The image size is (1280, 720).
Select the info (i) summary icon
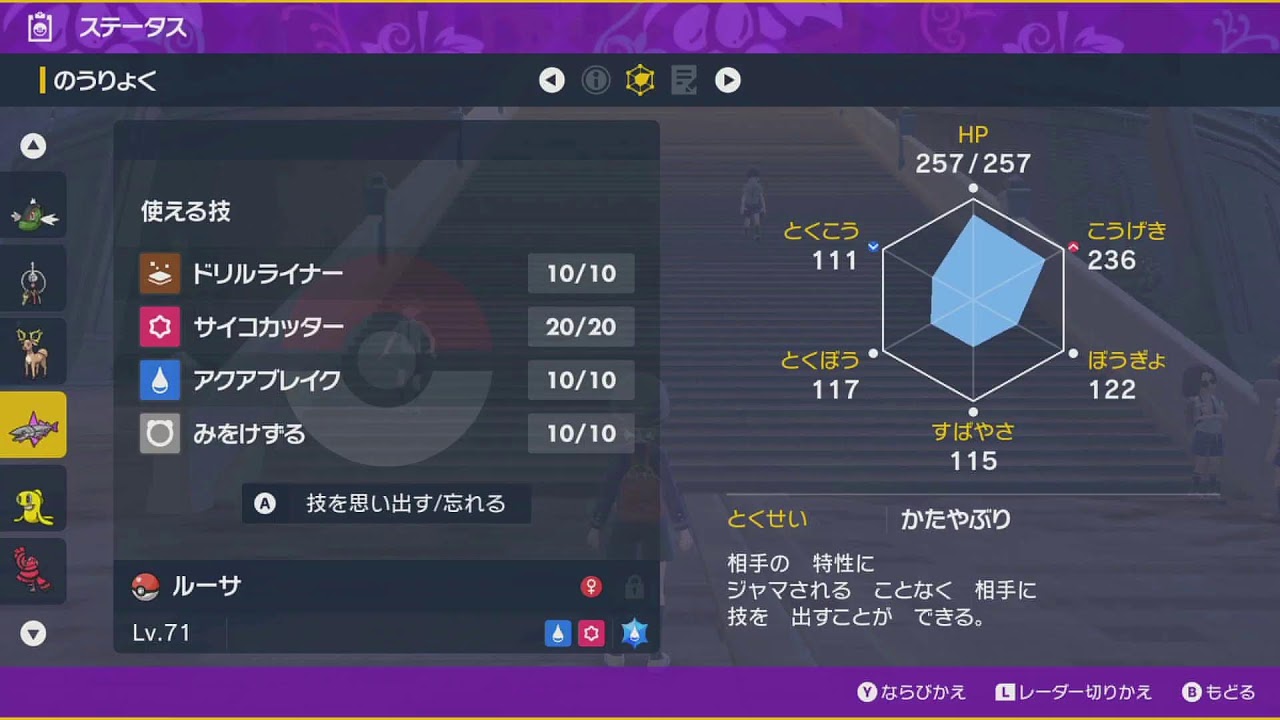click(x=596, y=80)
